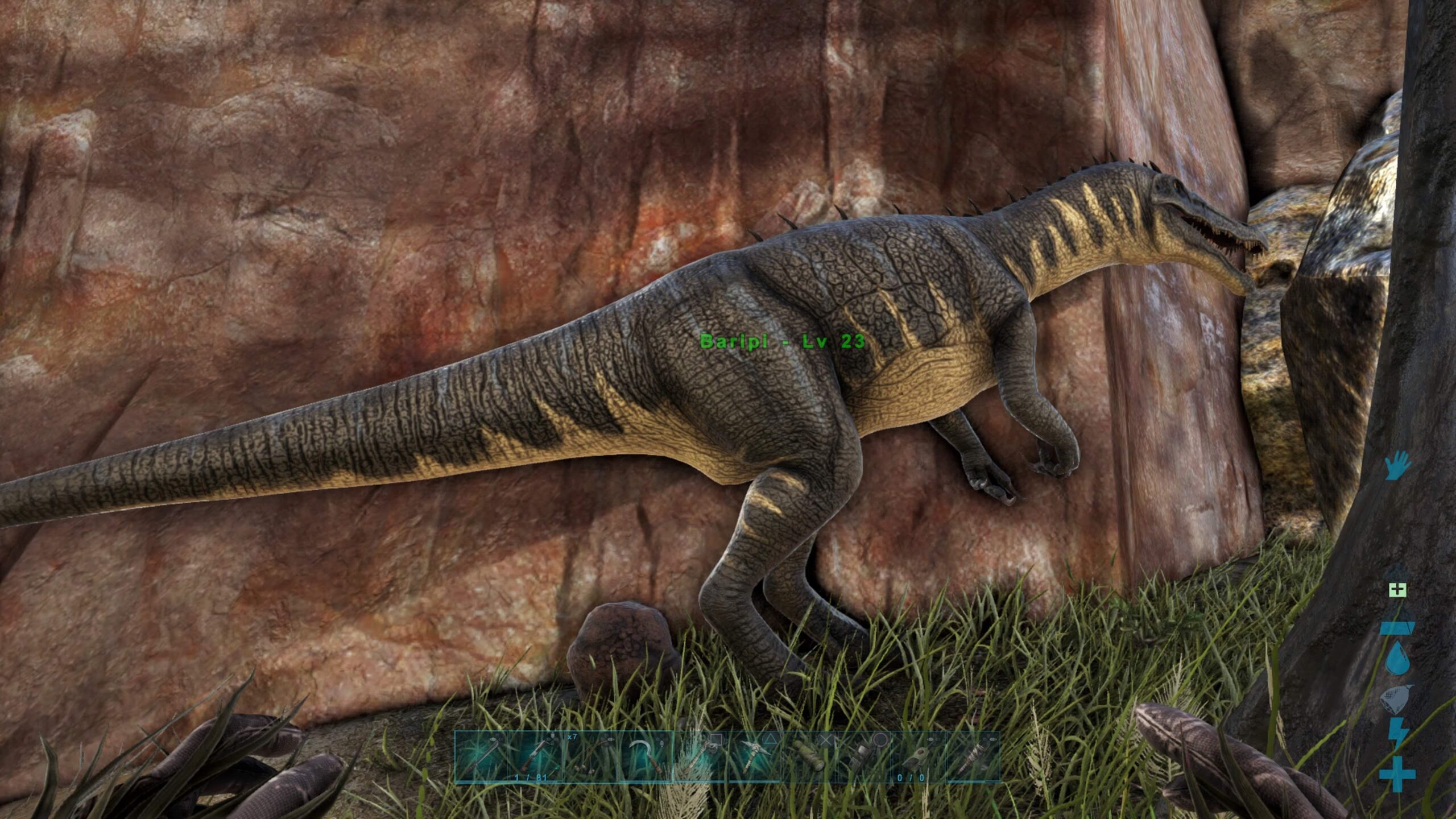Equip the torch in the last hotbar slot

(x=973, y=756)
